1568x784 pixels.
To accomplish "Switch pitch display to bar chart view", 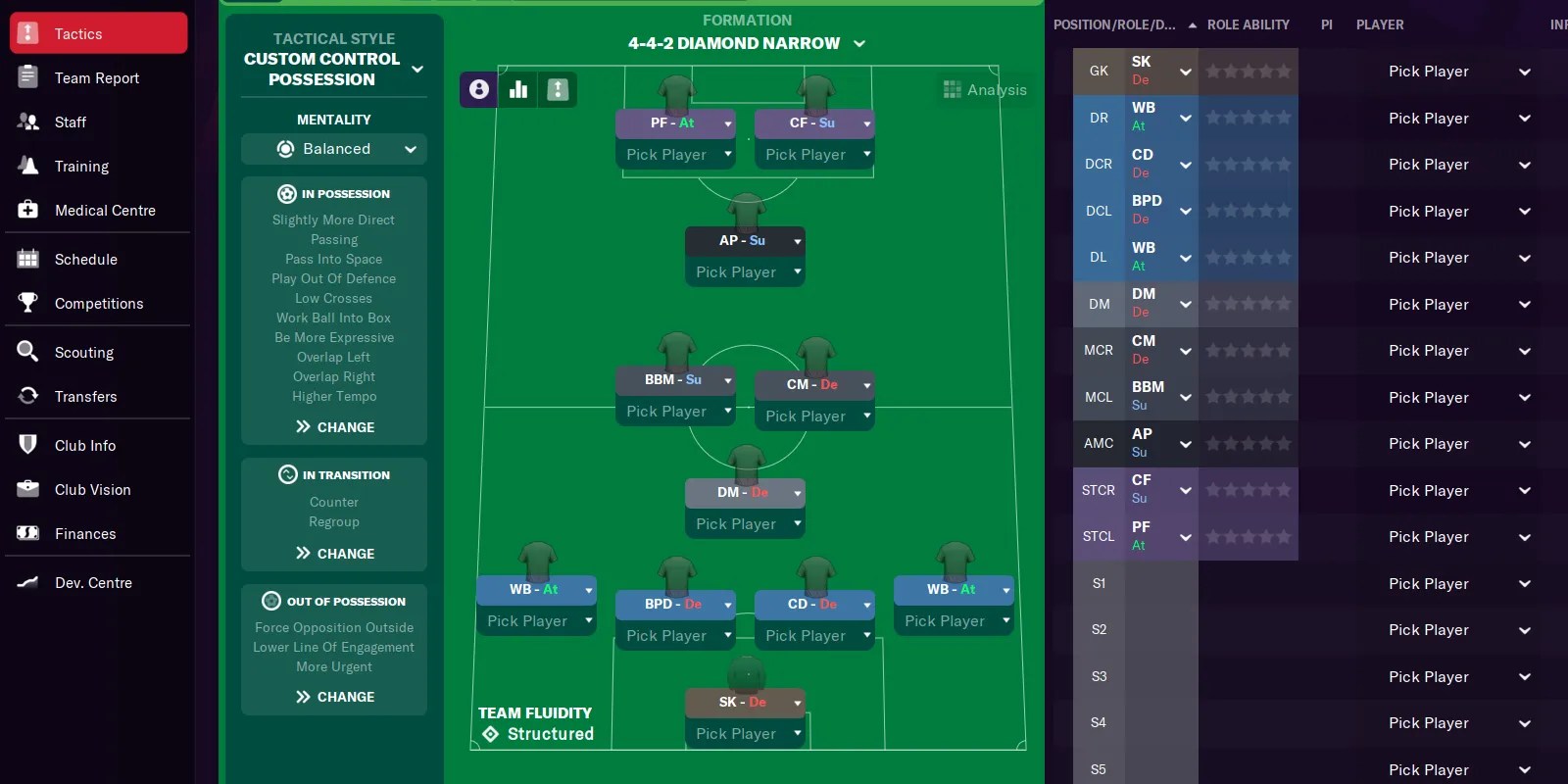I will point(517,89).
